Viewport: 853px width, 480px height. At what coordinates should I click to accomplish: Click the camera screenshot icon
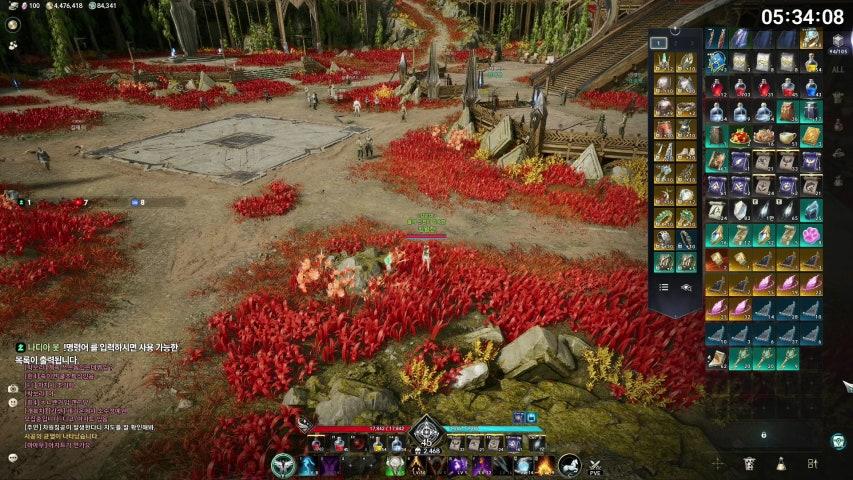[x=12, y=388]
